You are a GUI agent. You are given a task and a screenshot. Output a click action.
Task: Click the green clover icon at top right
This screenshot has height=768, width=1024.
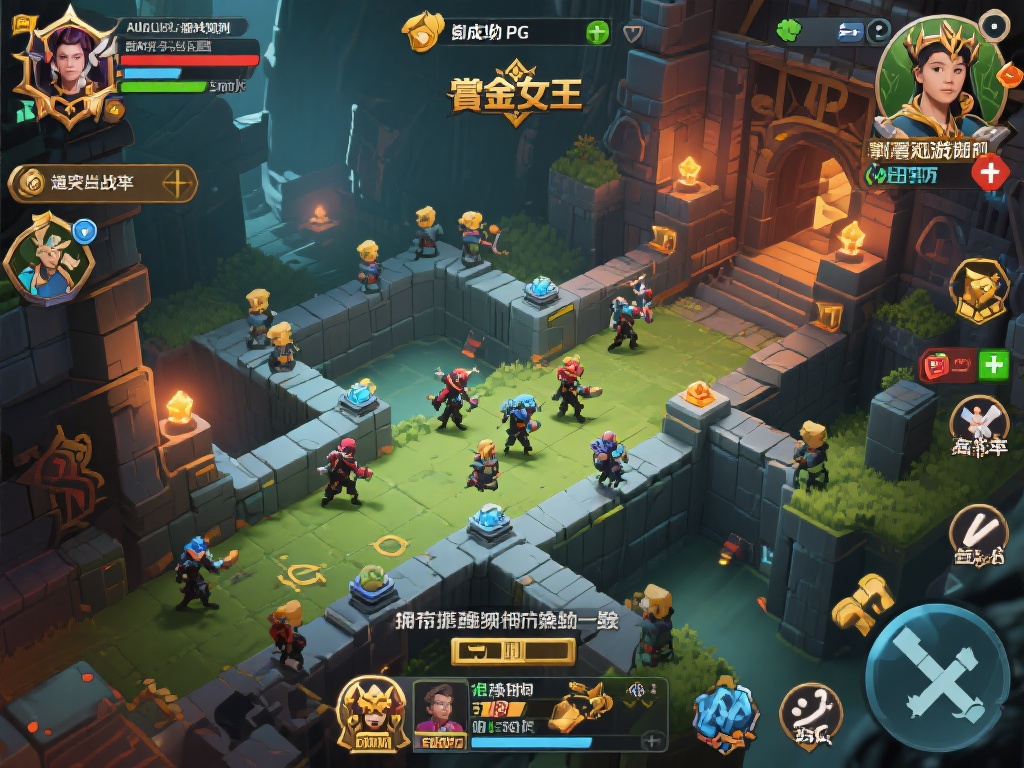[790, 31]
